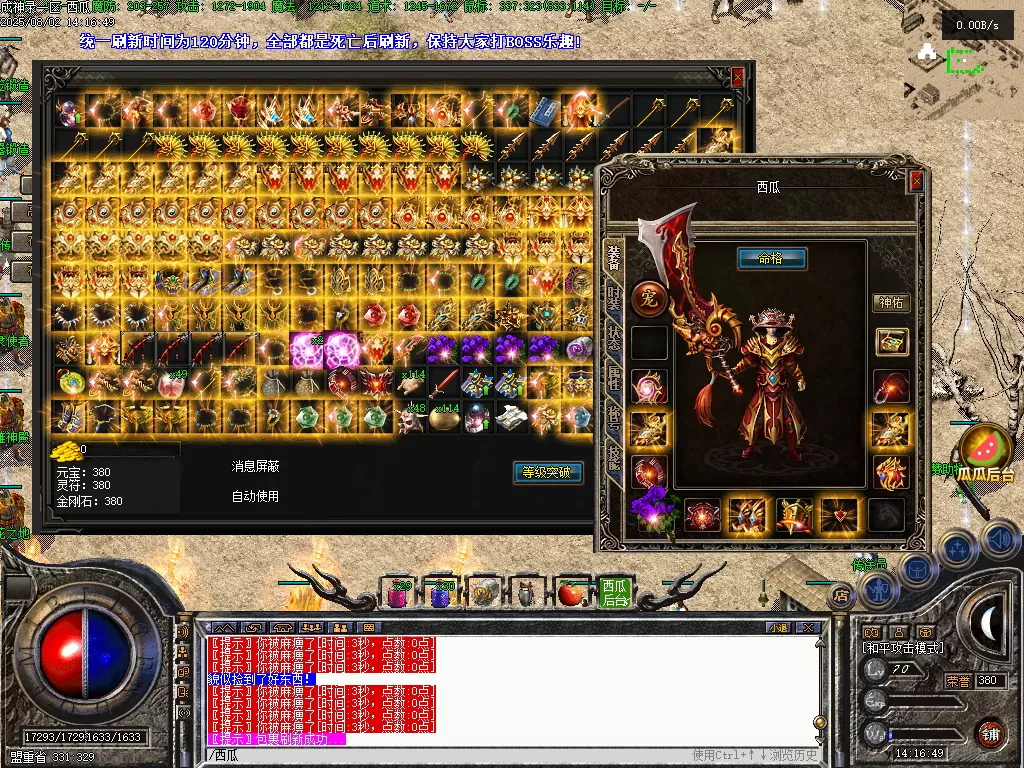The image size is (1024, 768).
Task: Select the blue book item in the bag
Action: [x=544, y=111]
